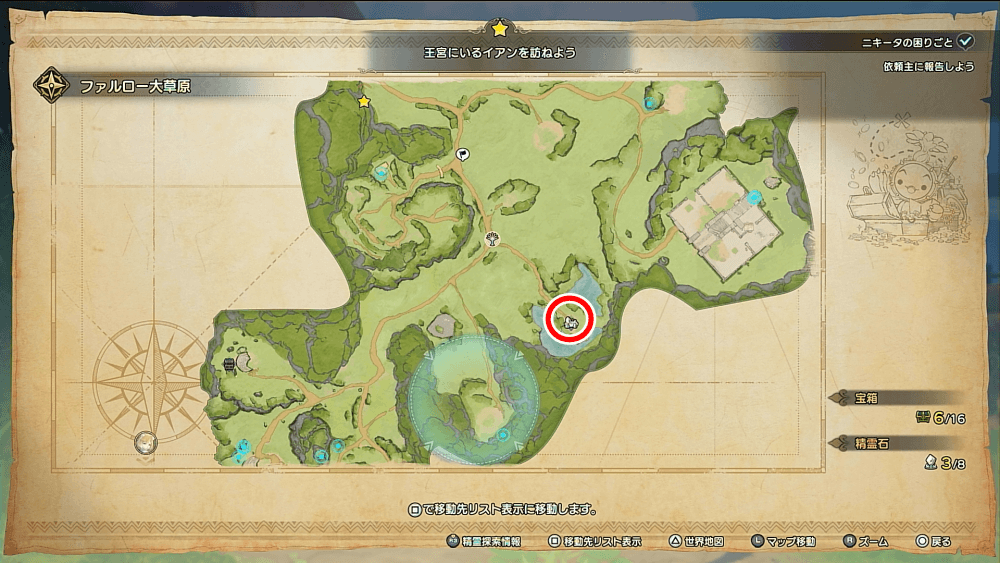The height and width of the screenshot is (563, 1000).
Task: Click the character portrait marker near the compass
Action: tap(146, 441)
